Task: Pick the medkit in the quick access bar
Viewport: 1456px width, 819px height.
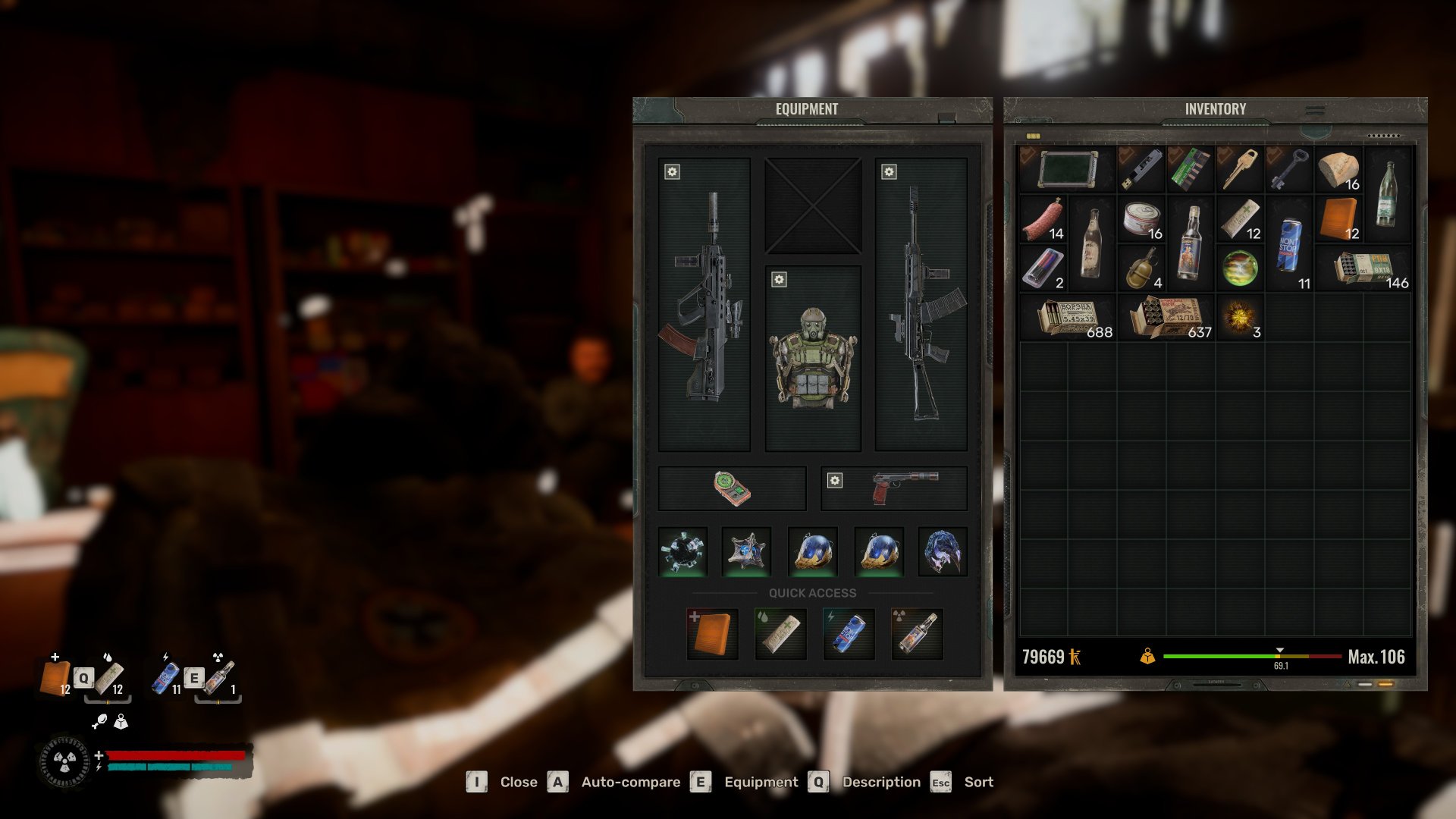Action: (x=712, y=633)
